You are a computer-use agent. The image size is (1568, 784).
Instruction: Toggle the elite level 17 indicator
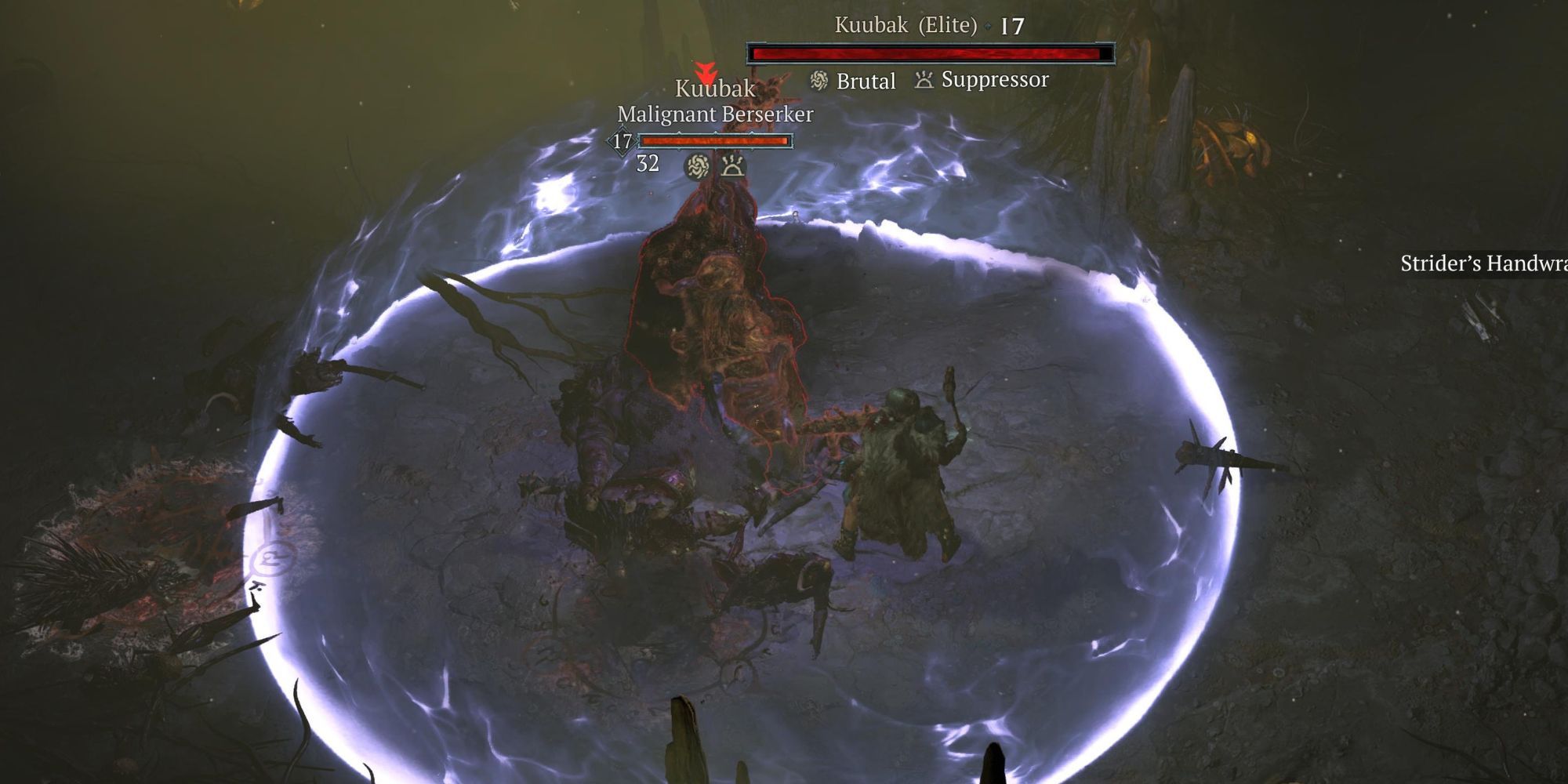pyautogui.click(x=1012, y=24)
